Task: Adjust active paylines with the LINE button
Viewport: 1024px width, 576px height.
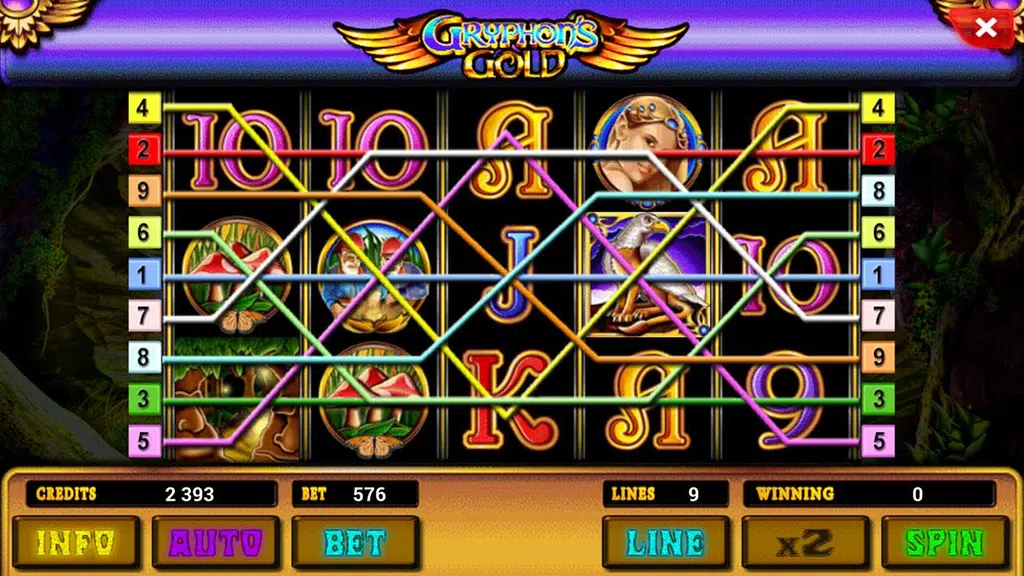Action: 665,542
